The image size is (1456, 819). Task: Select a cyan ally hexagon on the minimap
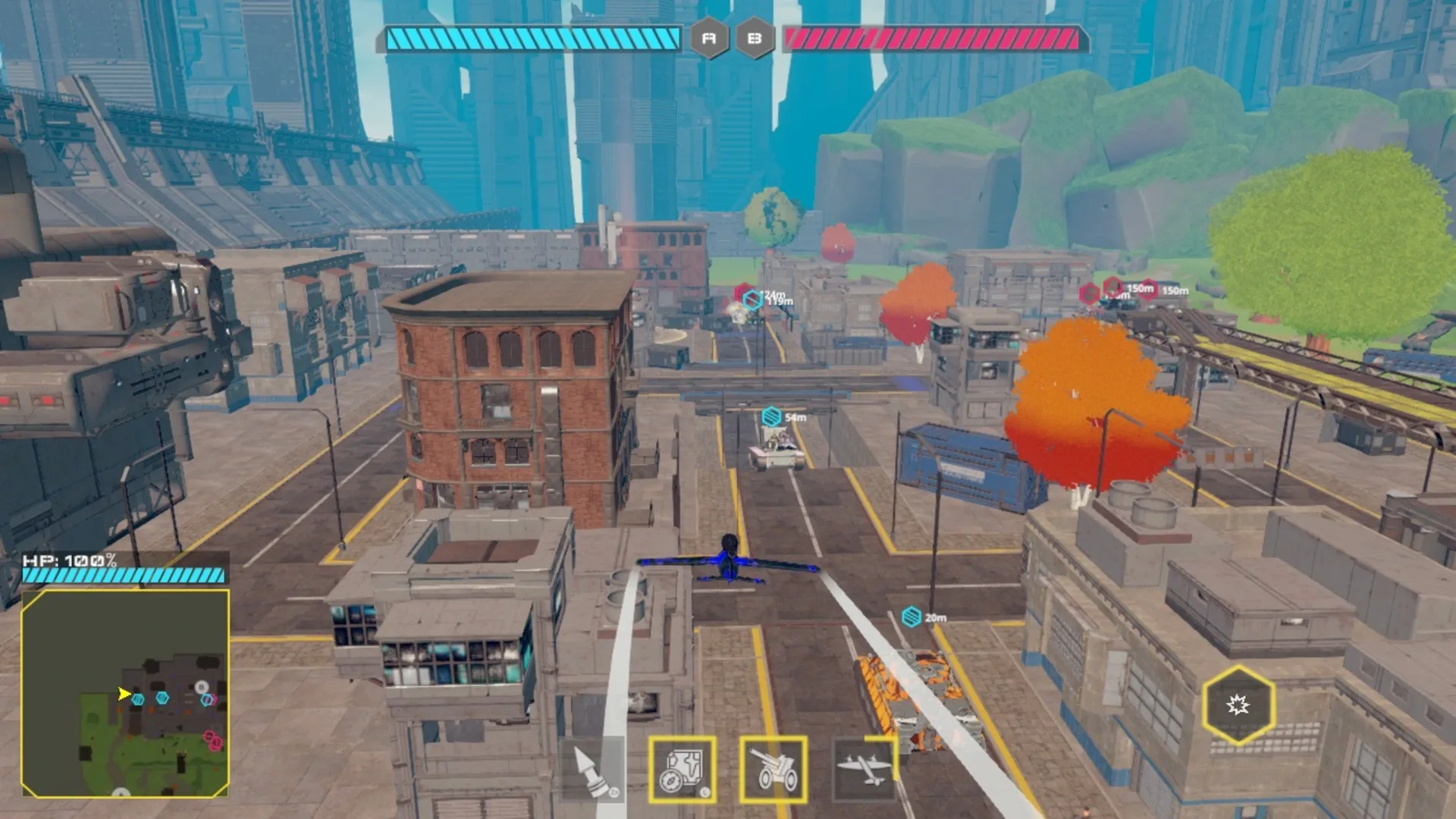pos(138,699)
